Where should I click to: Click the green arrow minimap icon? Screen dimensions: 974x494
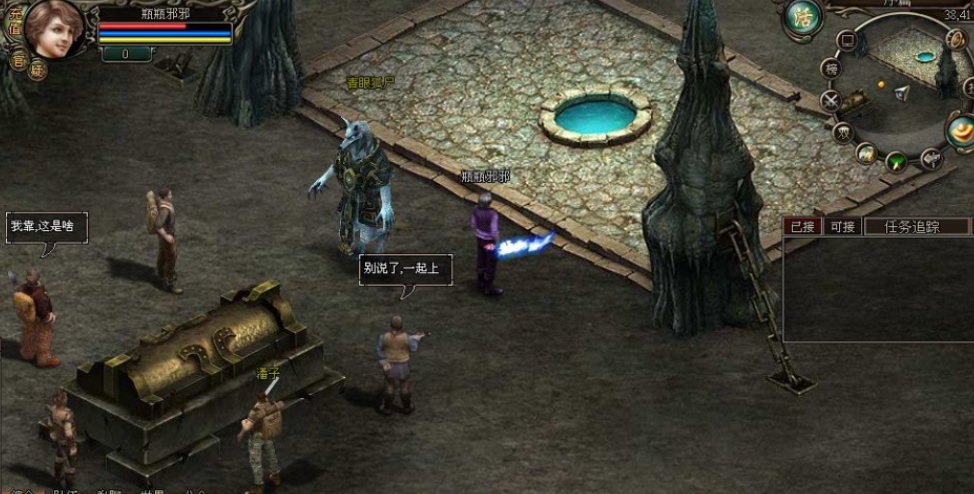(897, 160)
